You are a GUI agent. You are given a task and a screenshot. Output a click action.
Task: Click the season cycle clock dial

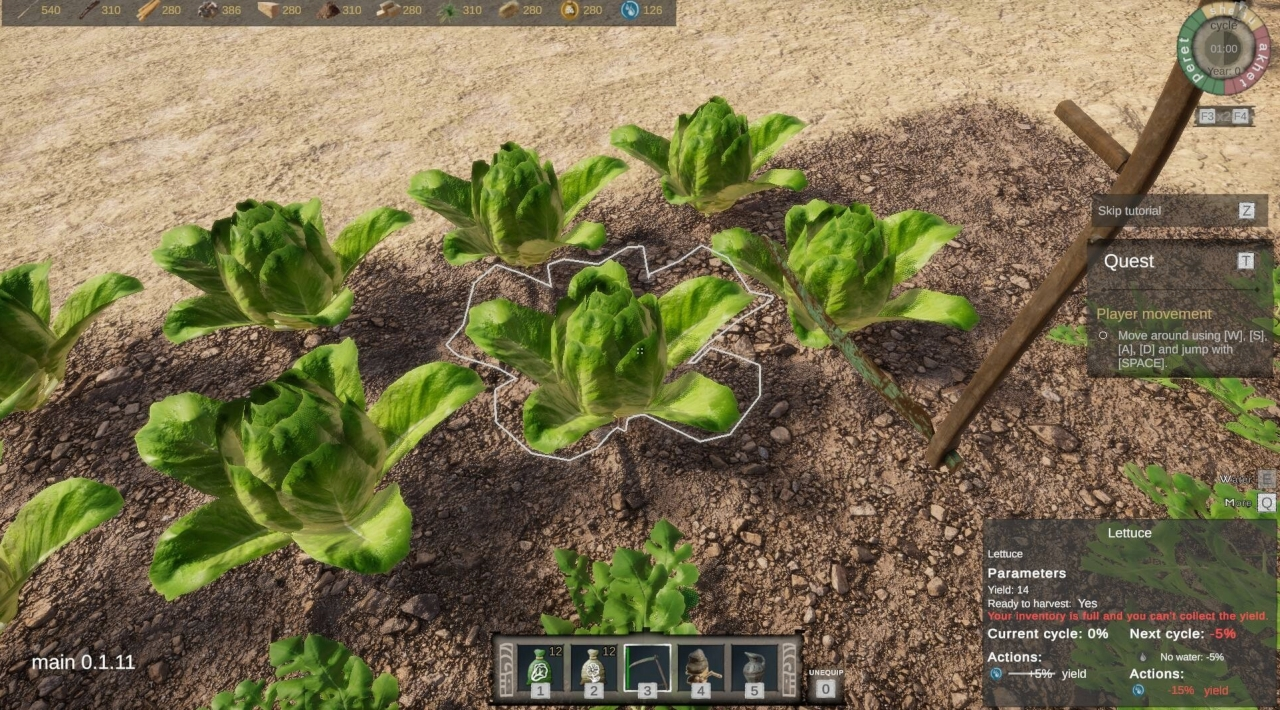coord(1223,48)
